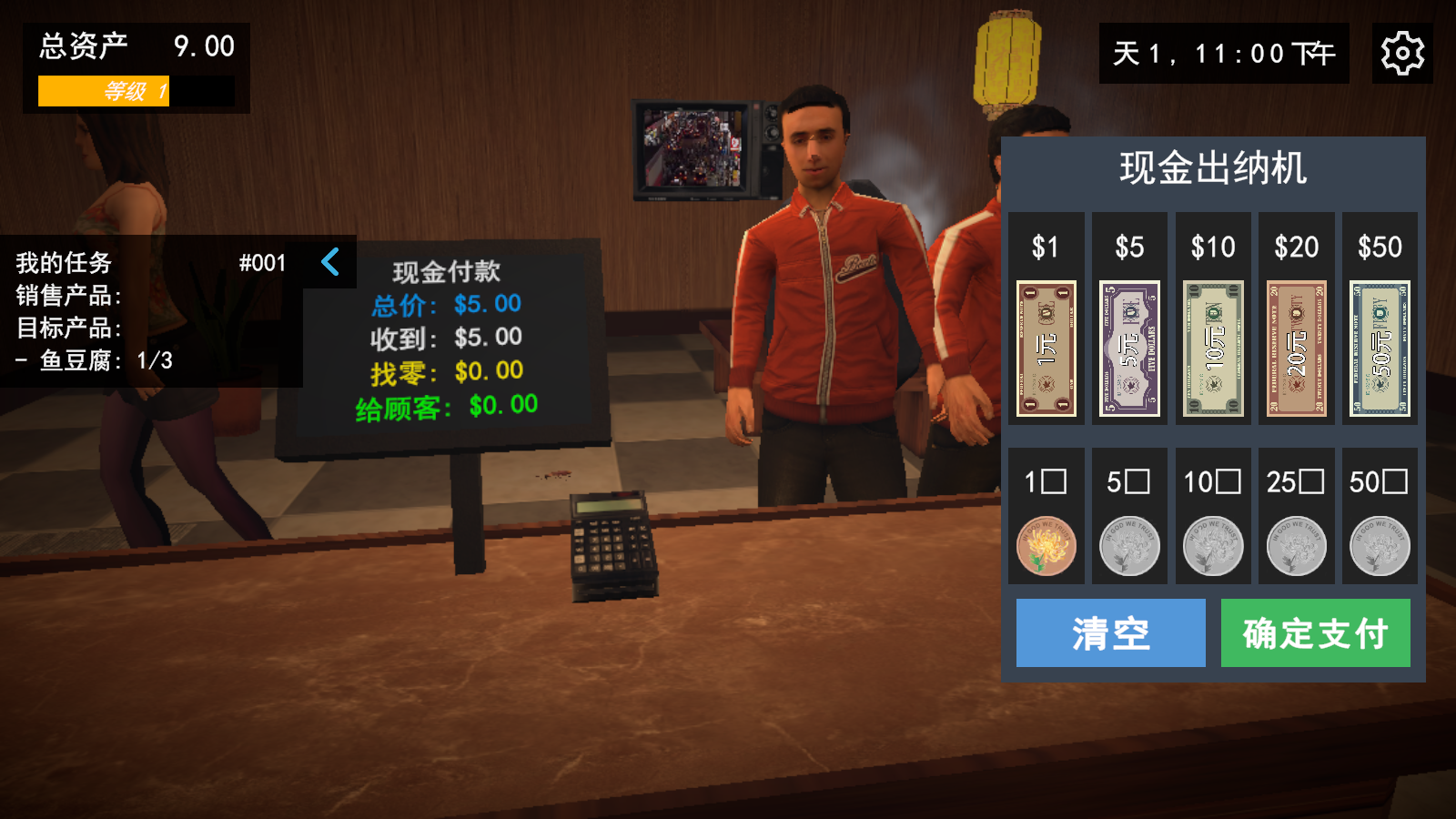Pick the 10-cent silver coin

pos(1212,546)
